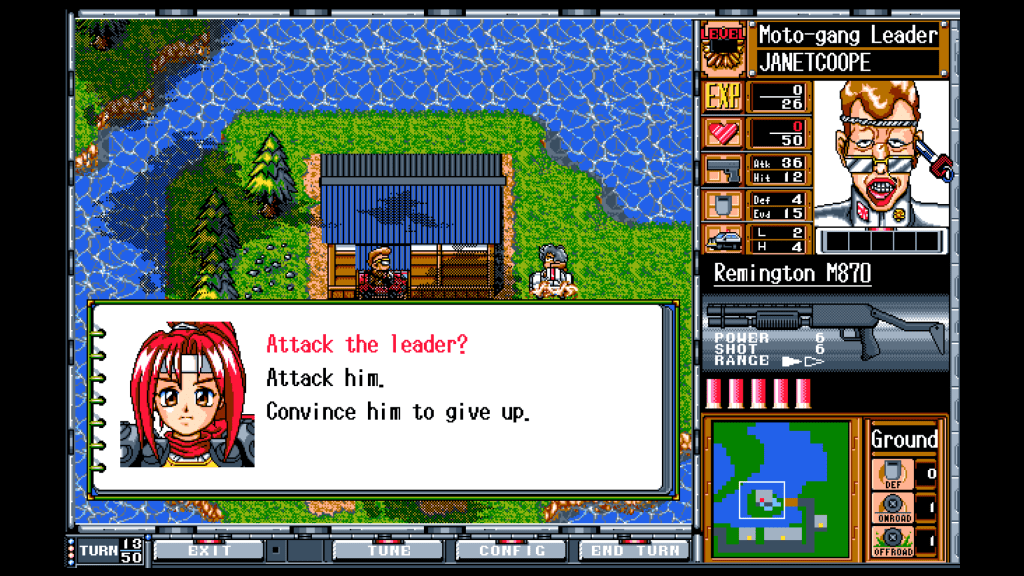Select the Remington M870 shotgun image

pyautogui.click(x=826, y=330)
